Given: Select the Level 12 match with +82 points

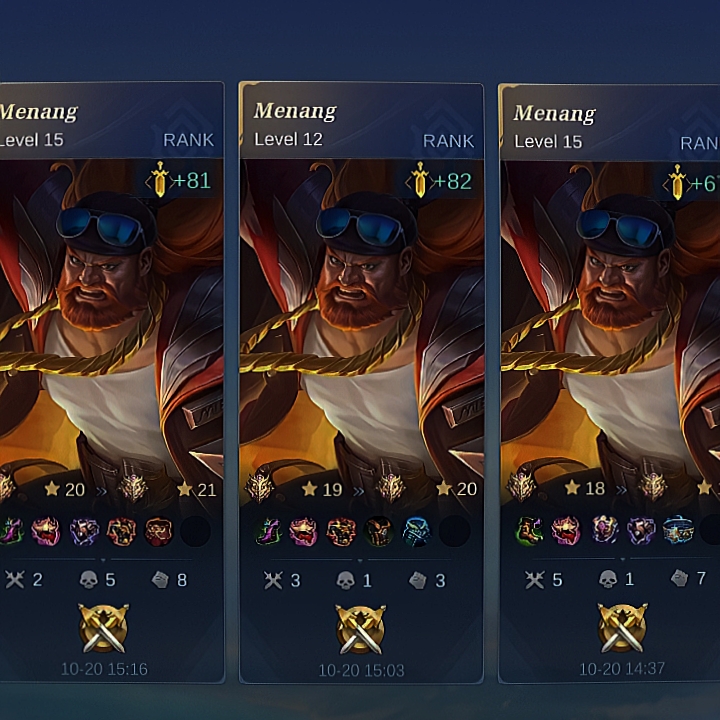Looking at the screenshot, I should (361, 380).
